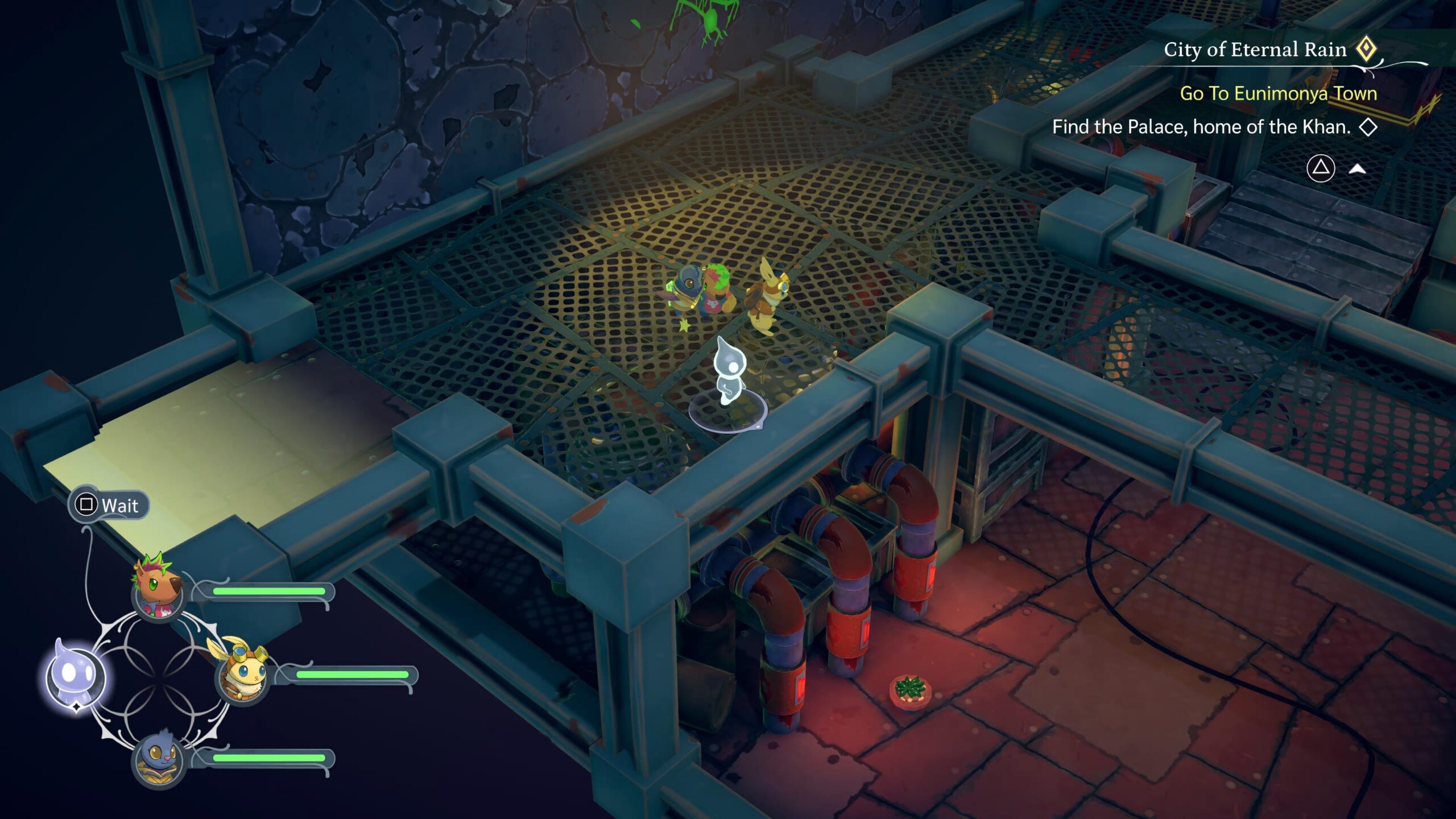The image size is (1456, 819).
Task: Select the Go To Eunimonya Town objective
Action: pos(1278,93)
